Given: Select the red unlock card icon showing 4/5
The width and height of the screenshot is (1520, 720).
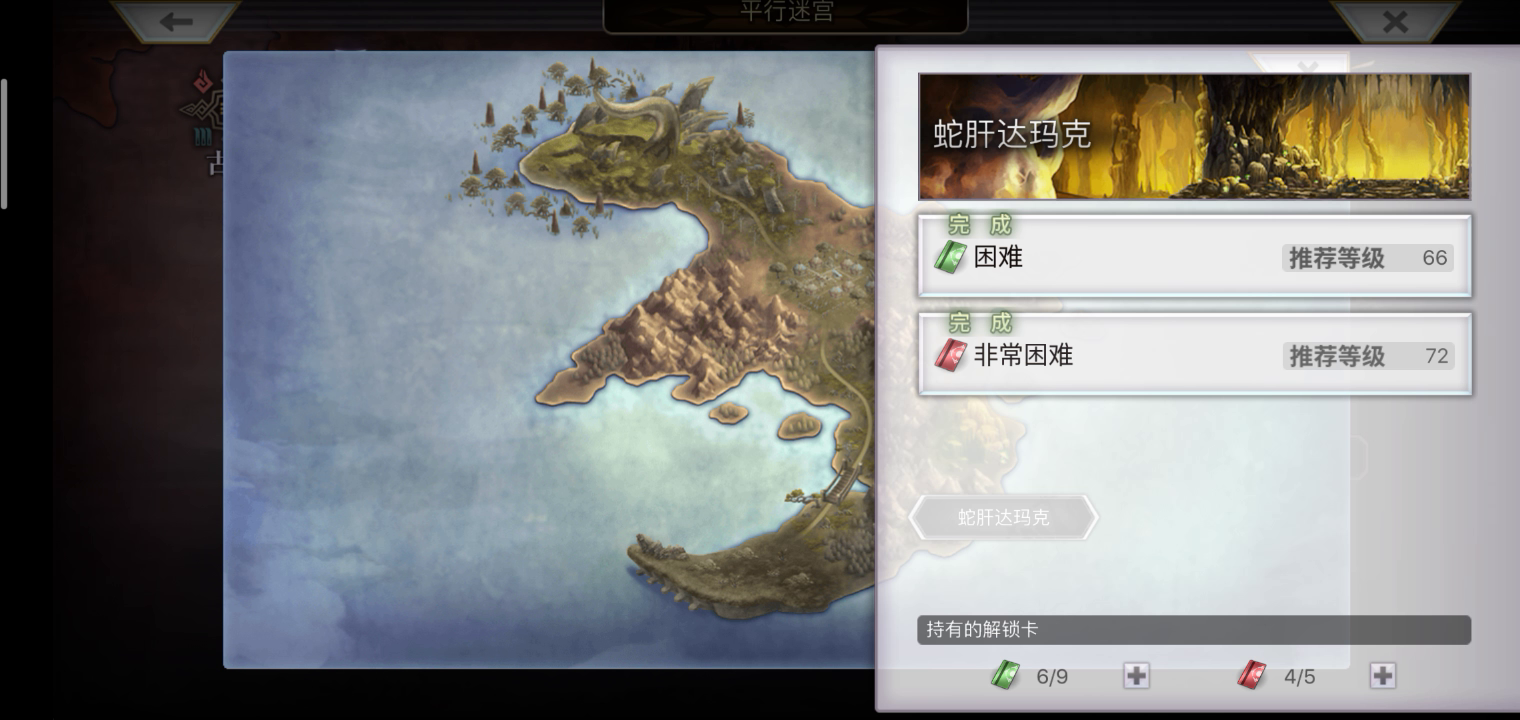Looking at the screenshot, I should coord(1251,676).
